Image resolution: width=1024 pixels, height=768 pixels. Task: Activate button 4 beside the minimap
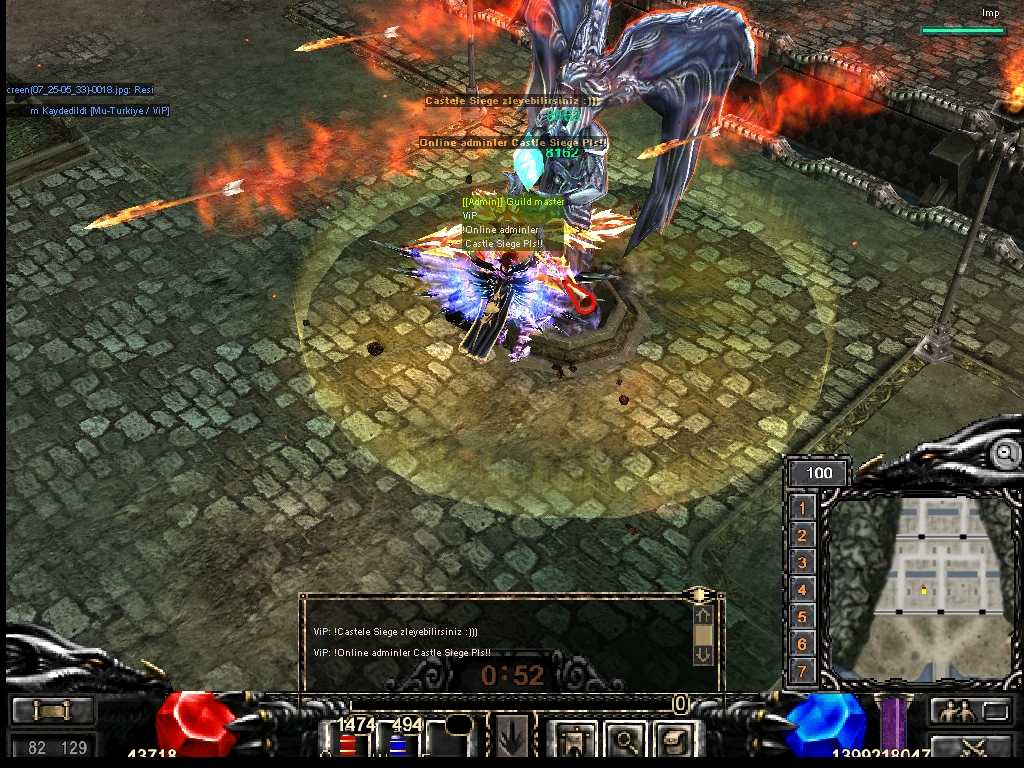pyautogui.click(x=802, y=589)
